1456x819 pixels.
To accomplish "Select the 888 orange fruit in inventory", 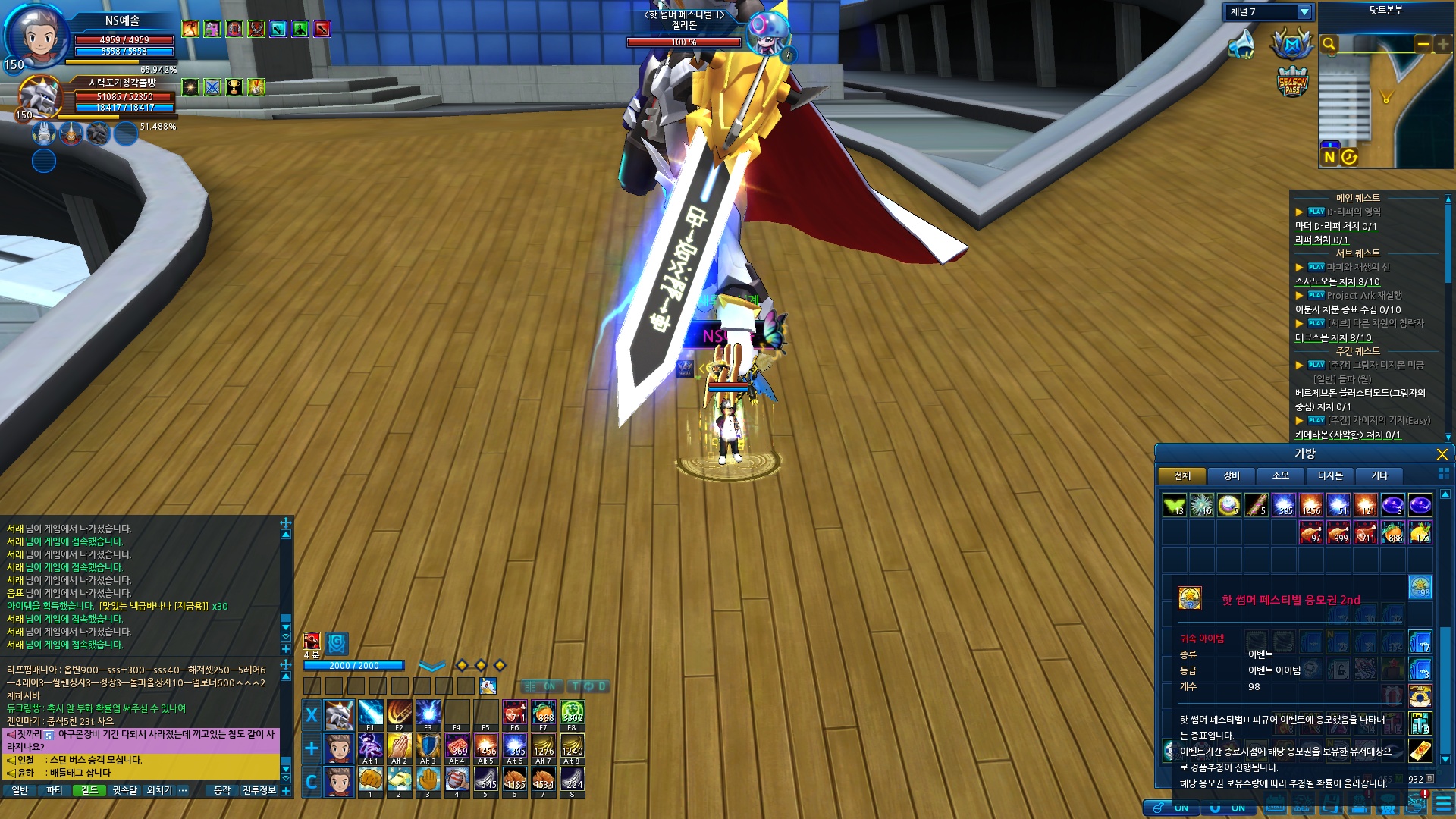I will (1392, 532).
